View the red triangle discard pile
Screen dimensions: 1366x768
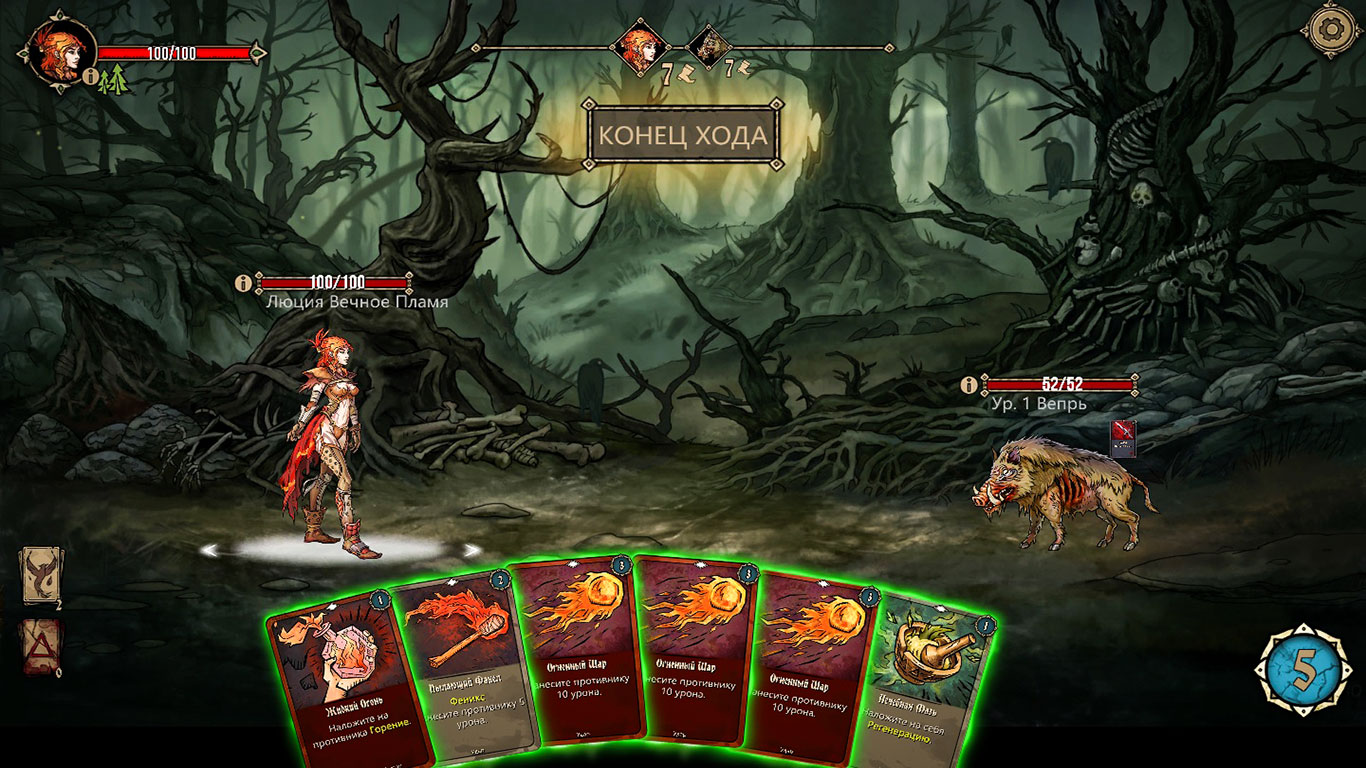[40, 647]
